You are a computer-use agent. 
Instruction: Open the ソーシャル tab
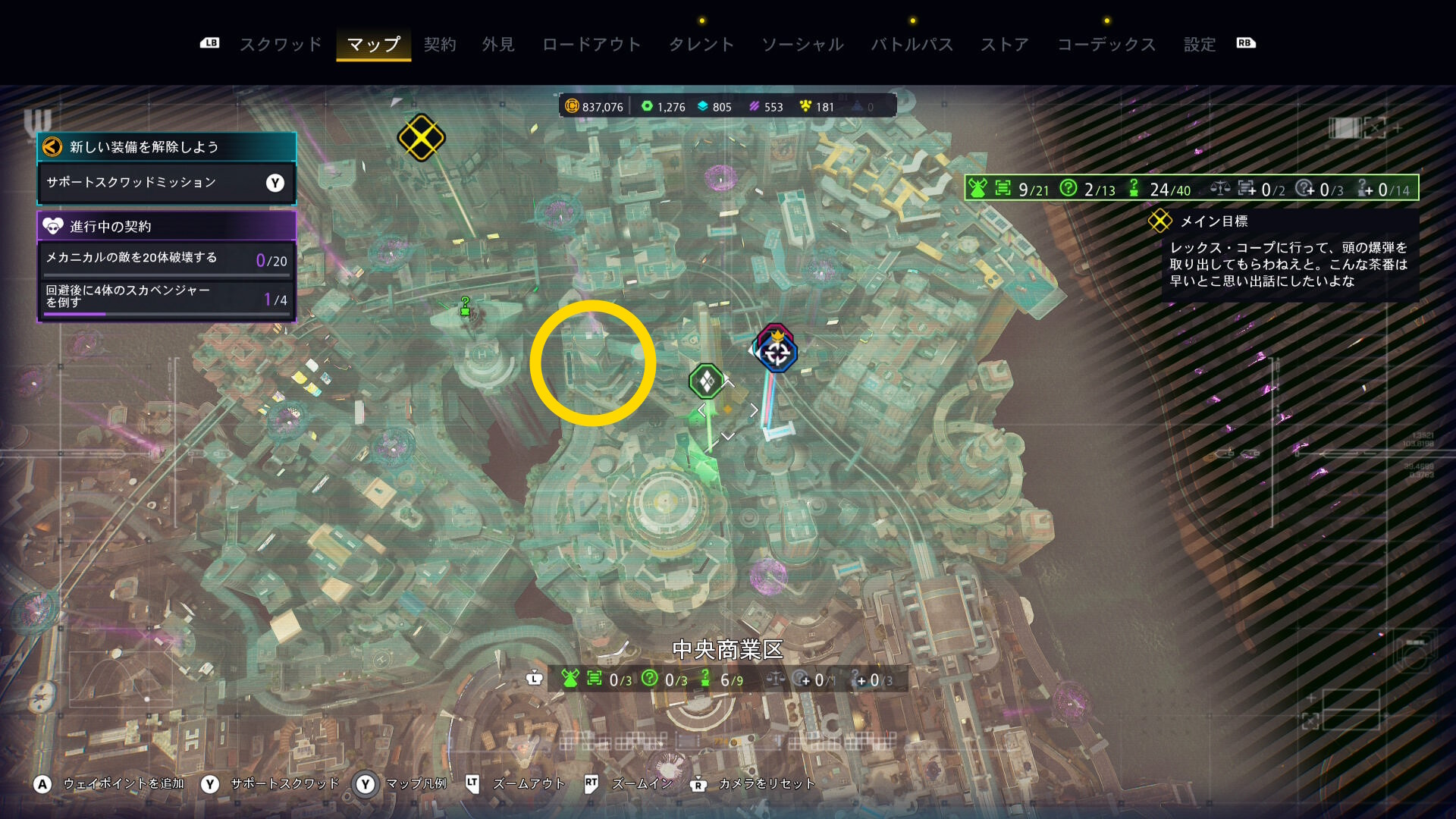802,44
